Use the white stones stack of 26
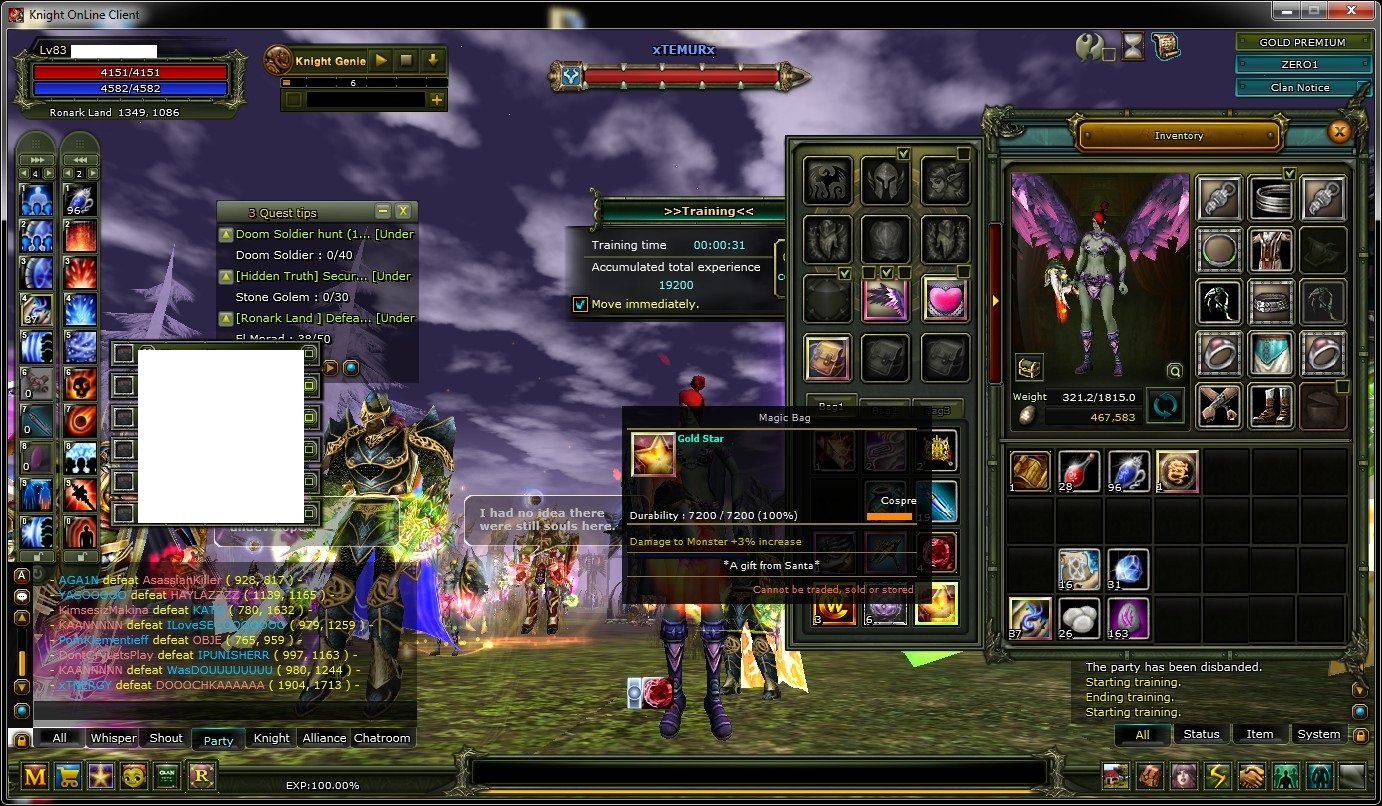Image resolution: width=1382 pixels, height=806 pixels. click(x=1079, y=619)
